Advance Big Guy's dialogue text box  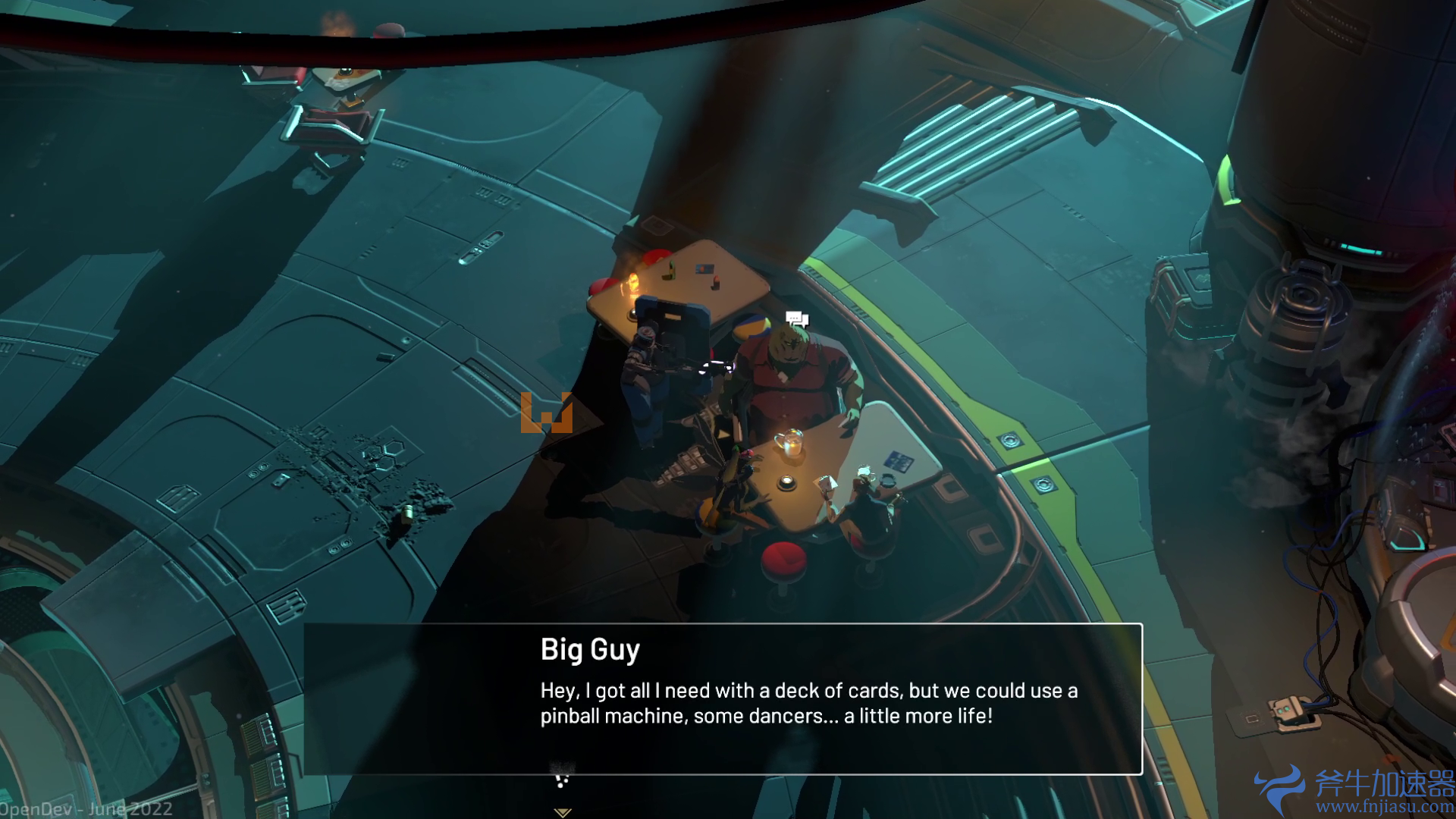click(723, 698)
